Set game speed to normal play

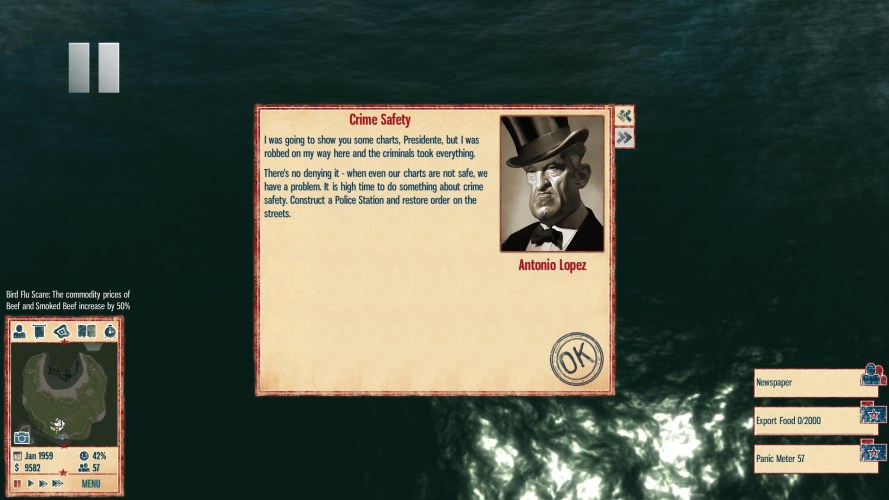click(30, 484)
